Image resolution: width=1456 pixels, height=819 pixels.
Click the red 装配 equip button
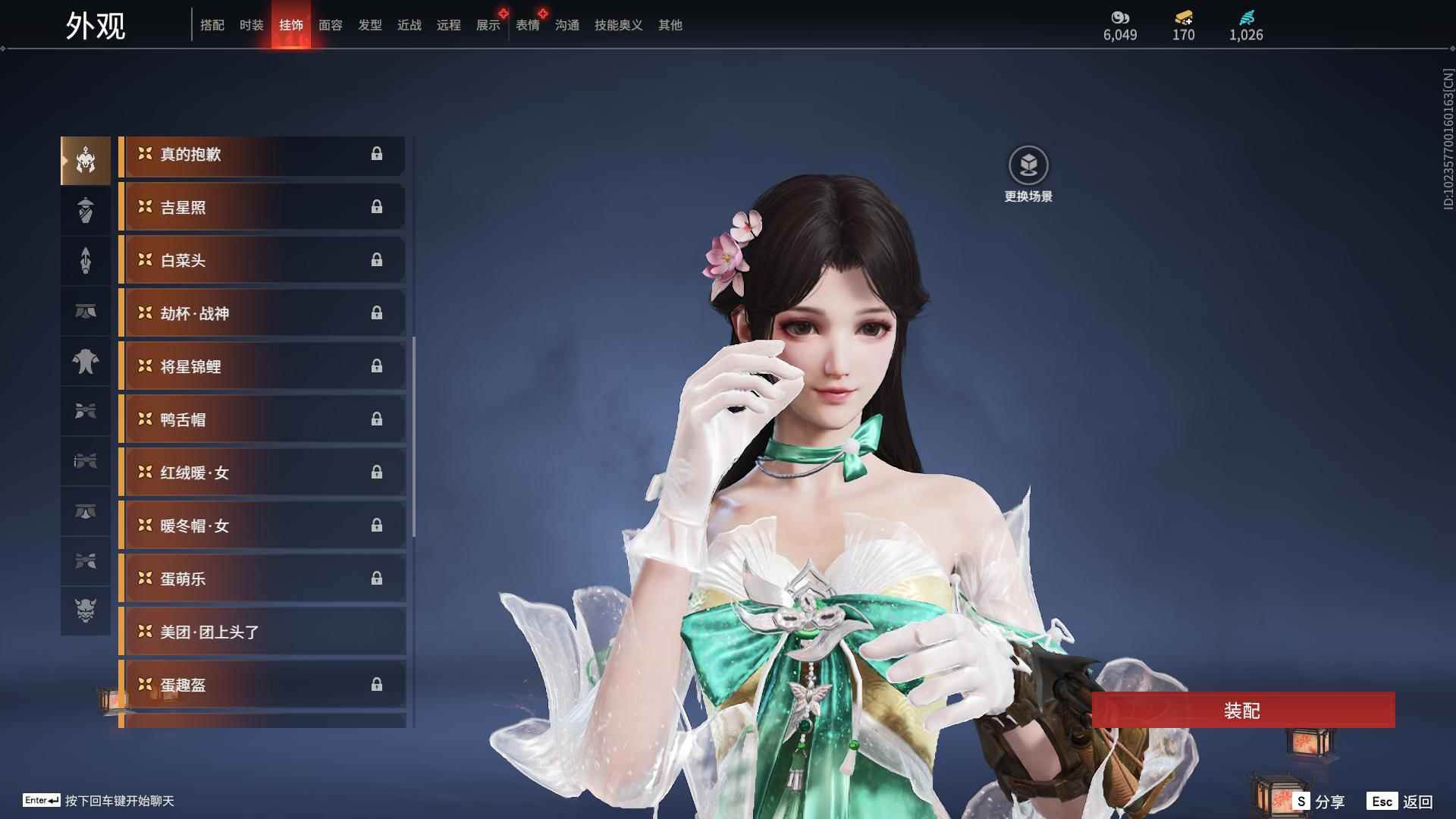pos(1242,711)
